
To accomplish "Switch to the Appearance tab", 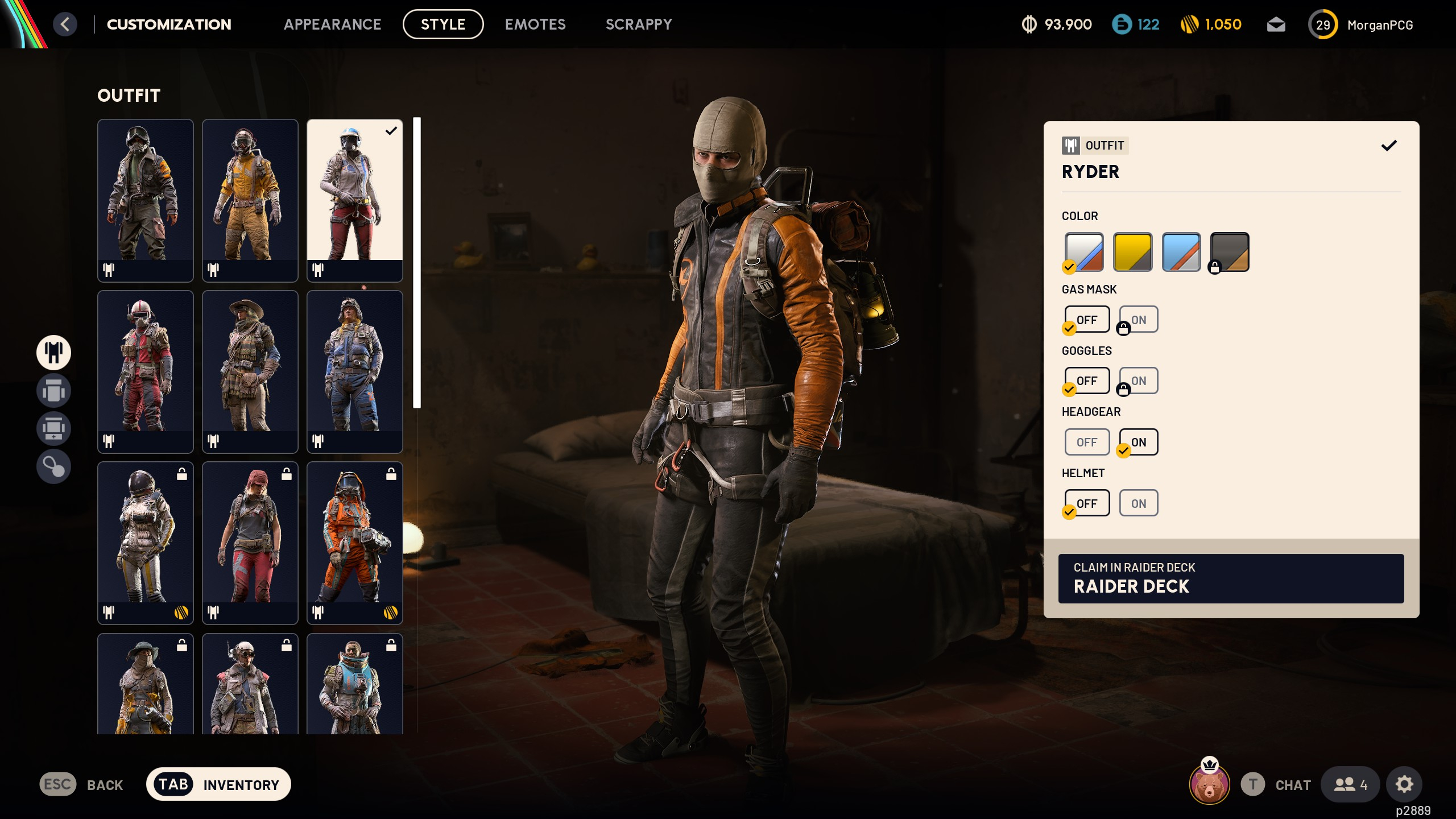I will click(x=333, y=24).
